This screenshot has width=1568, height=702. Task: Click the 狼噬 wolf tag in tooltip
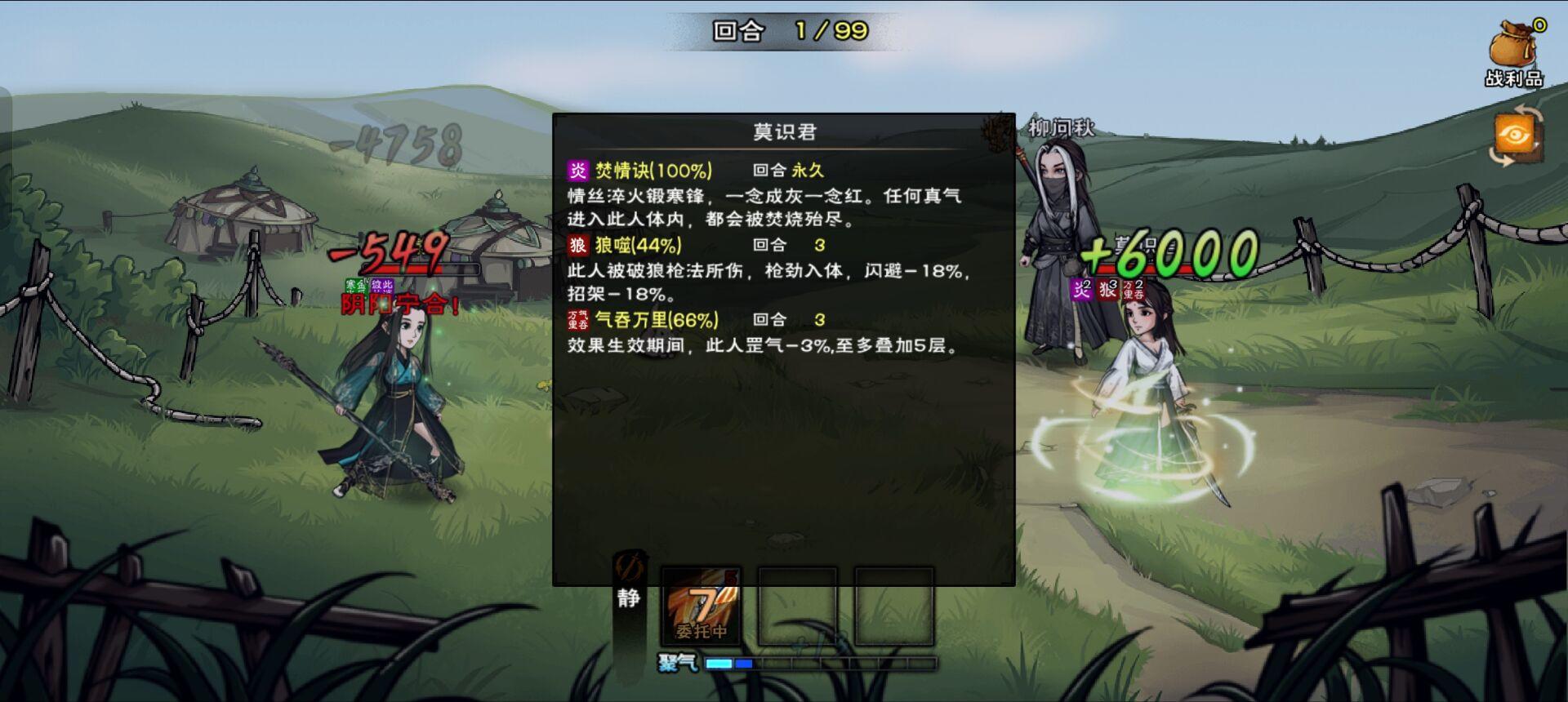578,244
